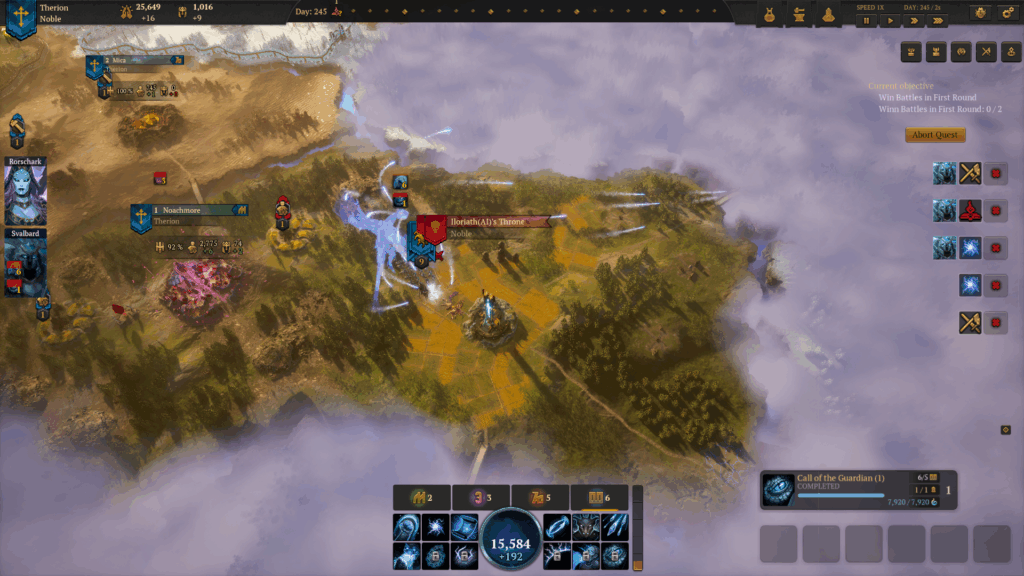Switch to spell category with count 6
The image size is (1024, 576).
click(599, 497)
